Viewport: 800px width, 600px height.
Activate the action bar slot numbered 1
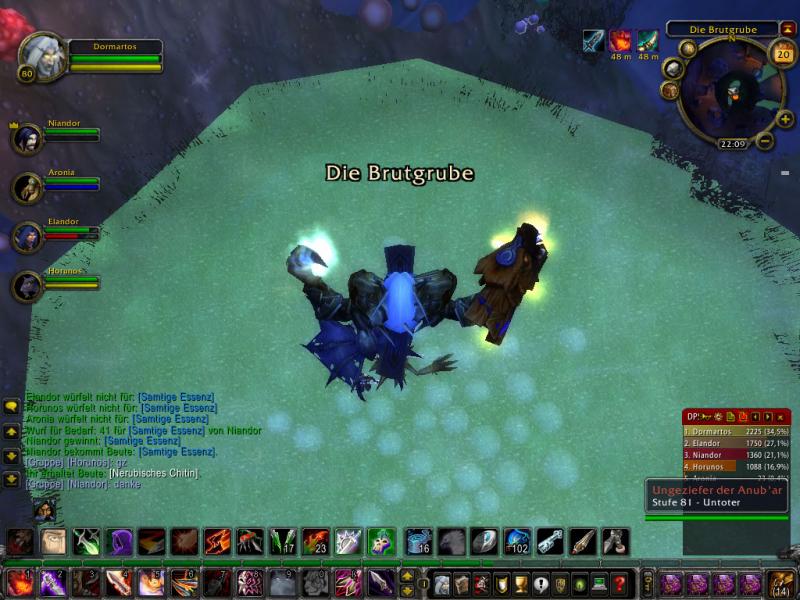[21, 583]
